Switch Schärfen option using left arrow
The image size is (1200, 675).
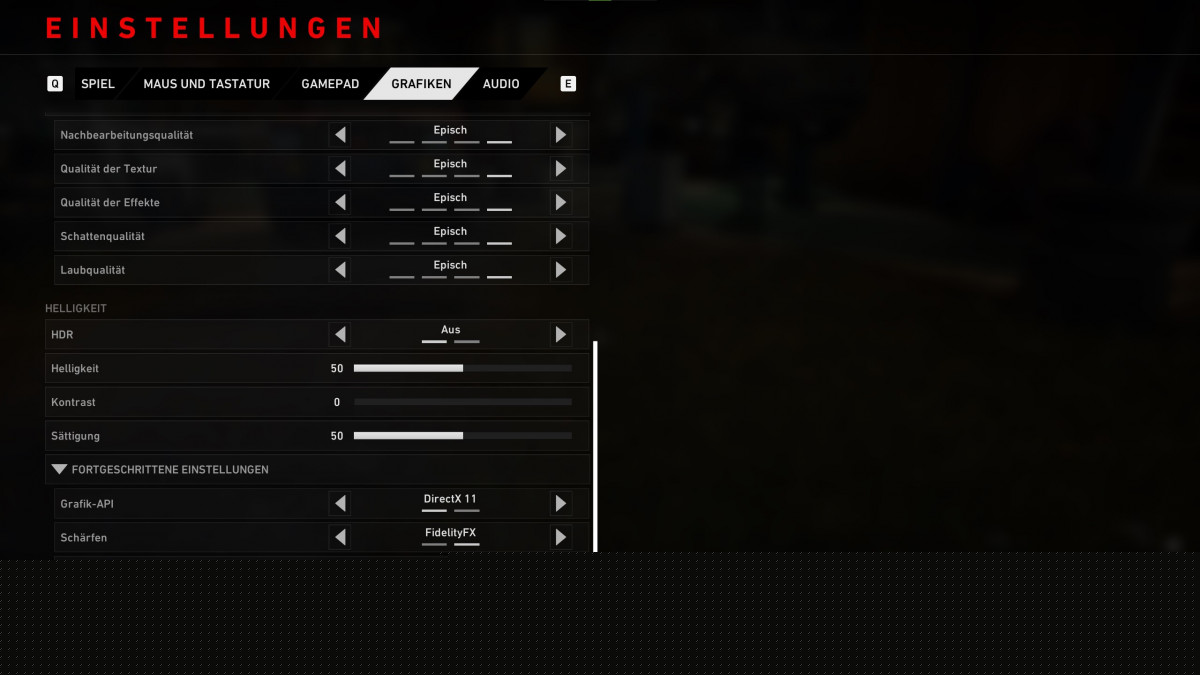tap(340, 538)
